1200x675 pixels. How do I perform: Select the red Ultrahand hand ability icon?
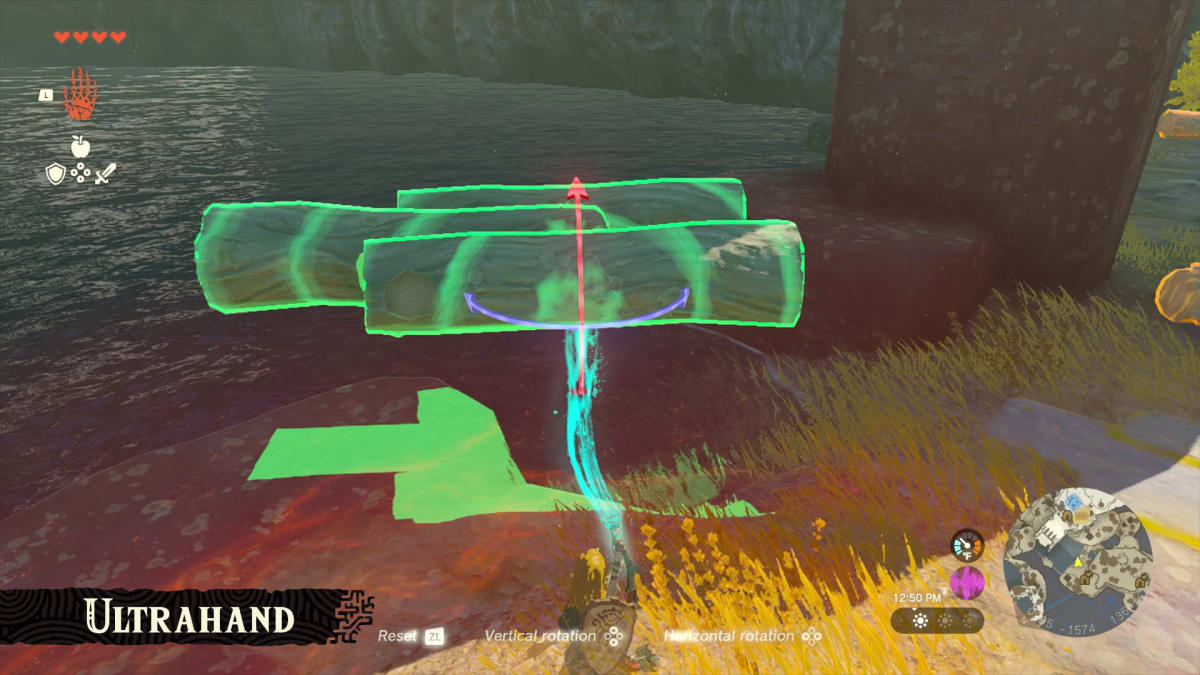(78, 97)
